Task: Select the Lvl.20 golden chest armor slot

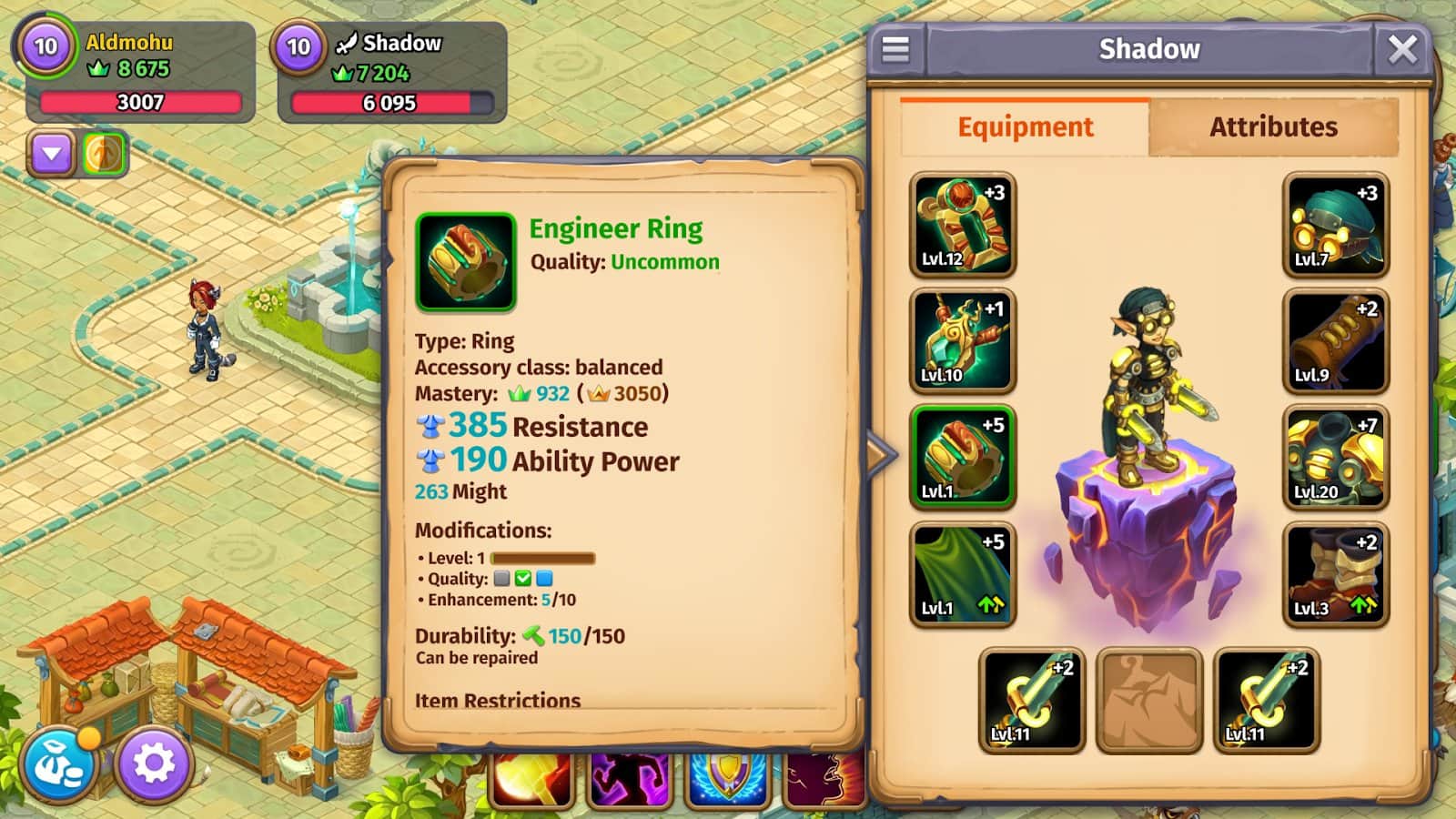Action: (x=1335, y=457)
